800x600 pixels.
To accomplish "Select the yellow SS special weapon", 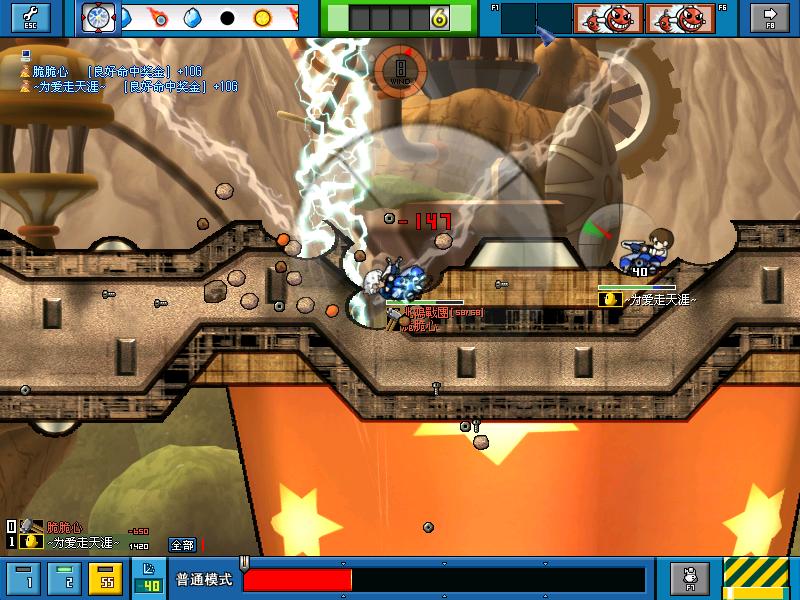I will (104, 579).
